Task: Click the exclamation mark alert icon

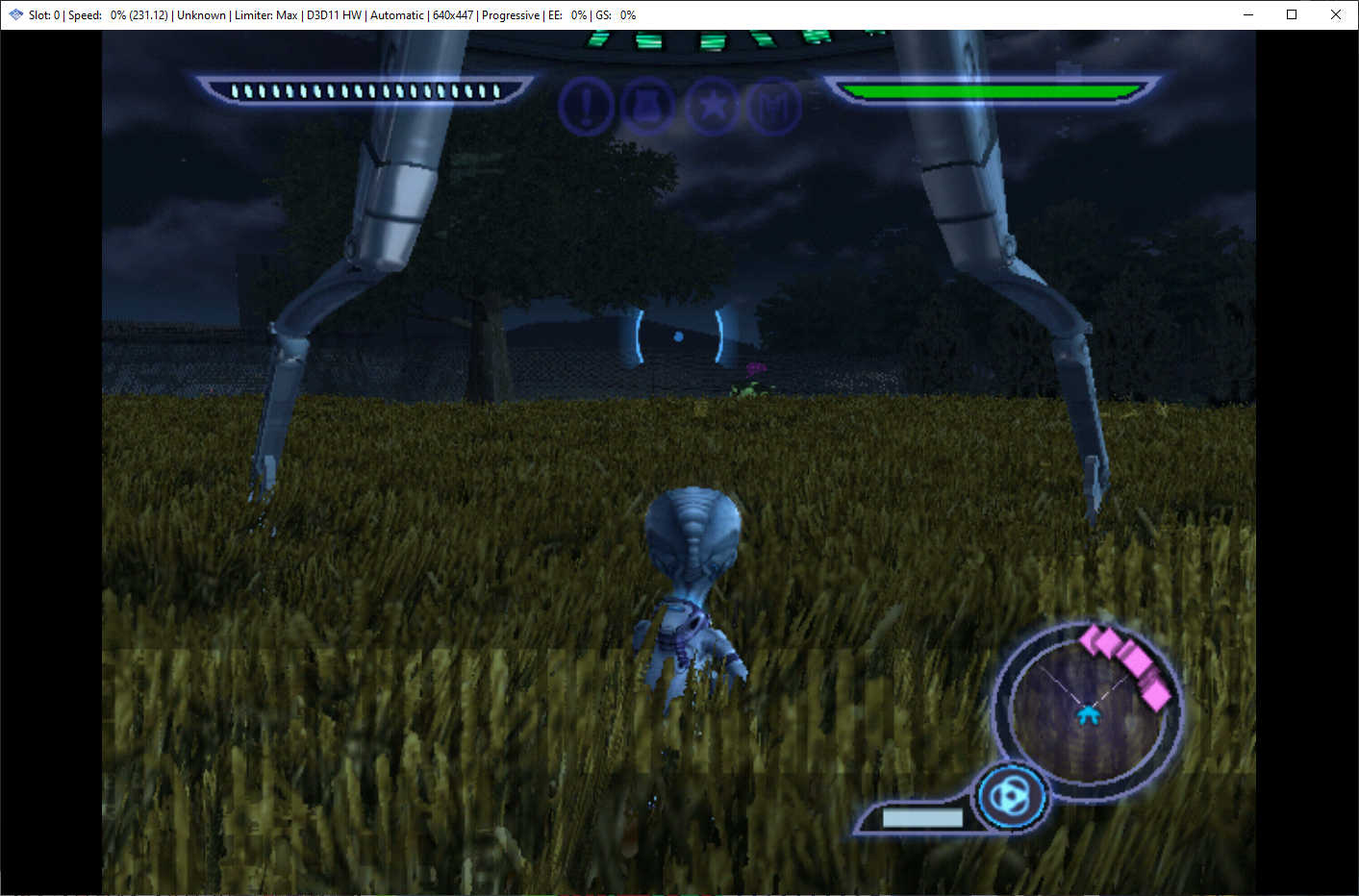Action: coord(586,106)
